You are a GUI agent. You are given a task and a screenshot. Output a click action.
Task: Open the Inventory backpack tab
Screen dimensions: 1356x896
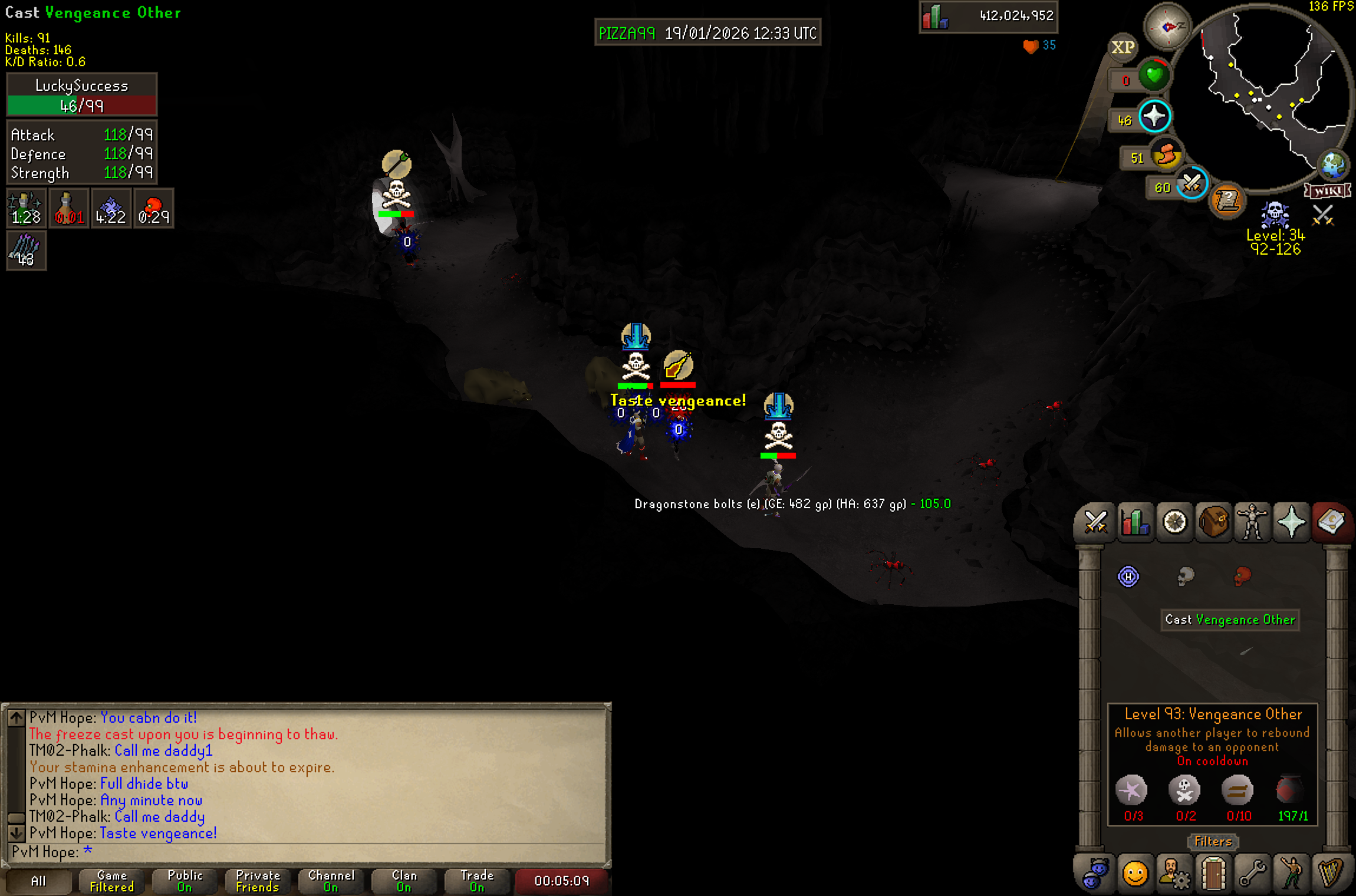tap(1213, 522)
